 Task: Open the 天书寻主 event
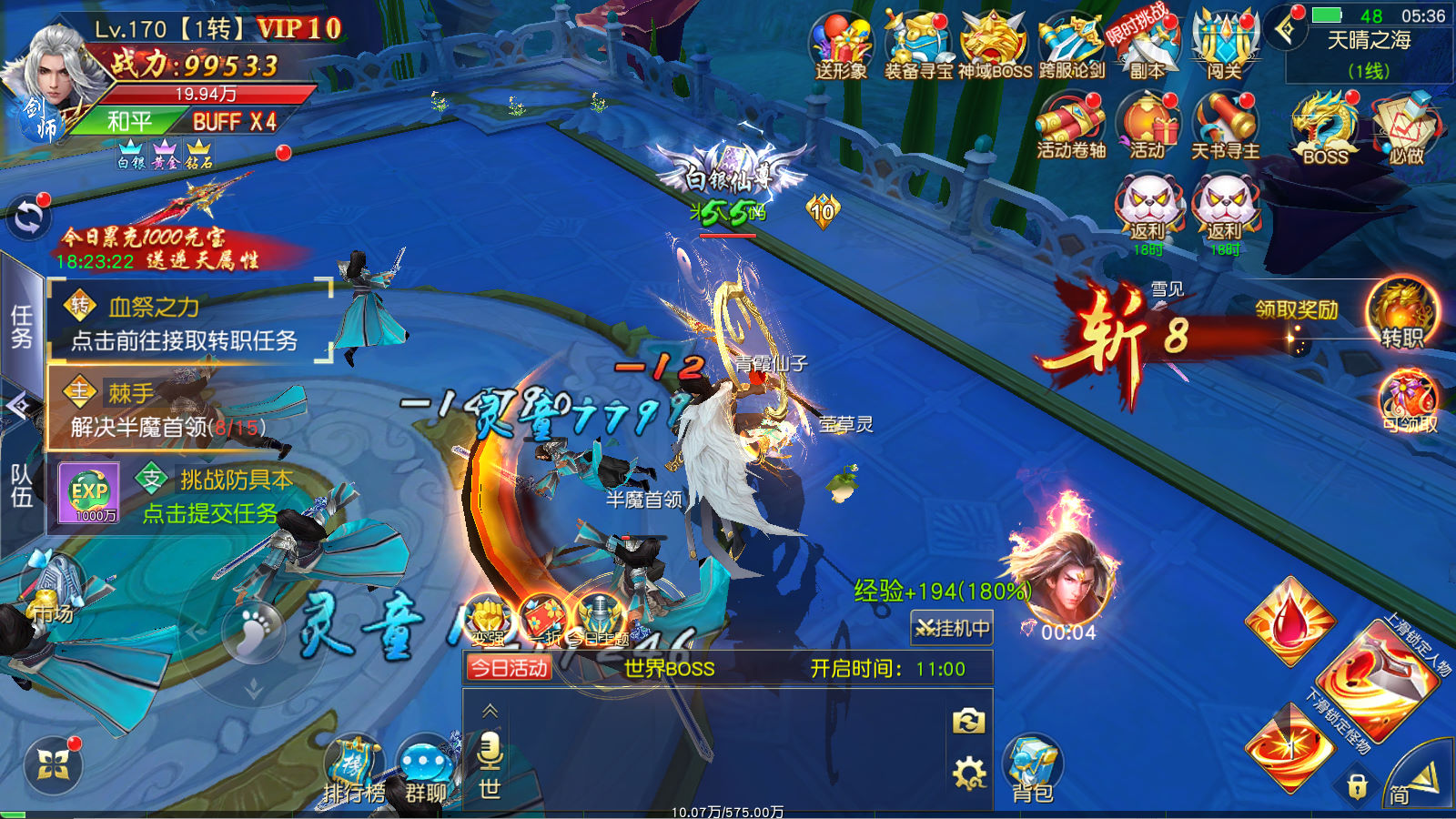coord(1225,126)
